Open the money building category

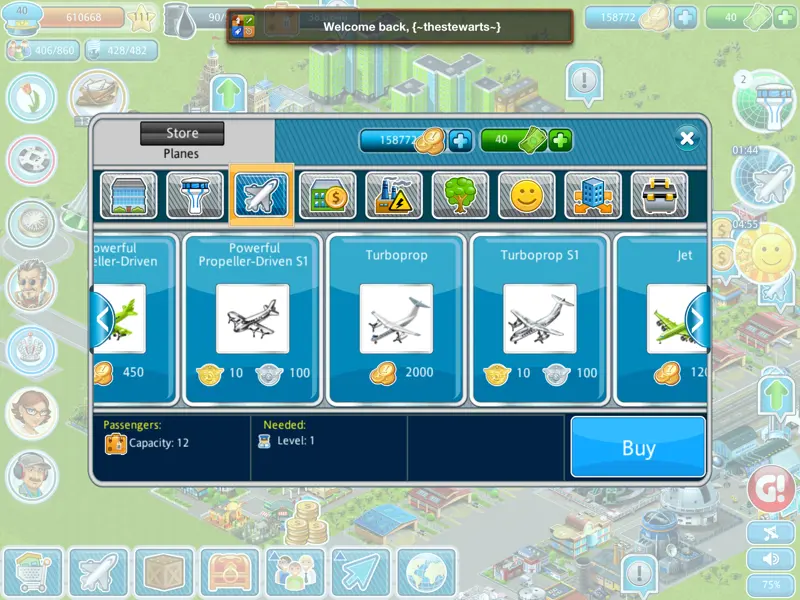[328, 196]
